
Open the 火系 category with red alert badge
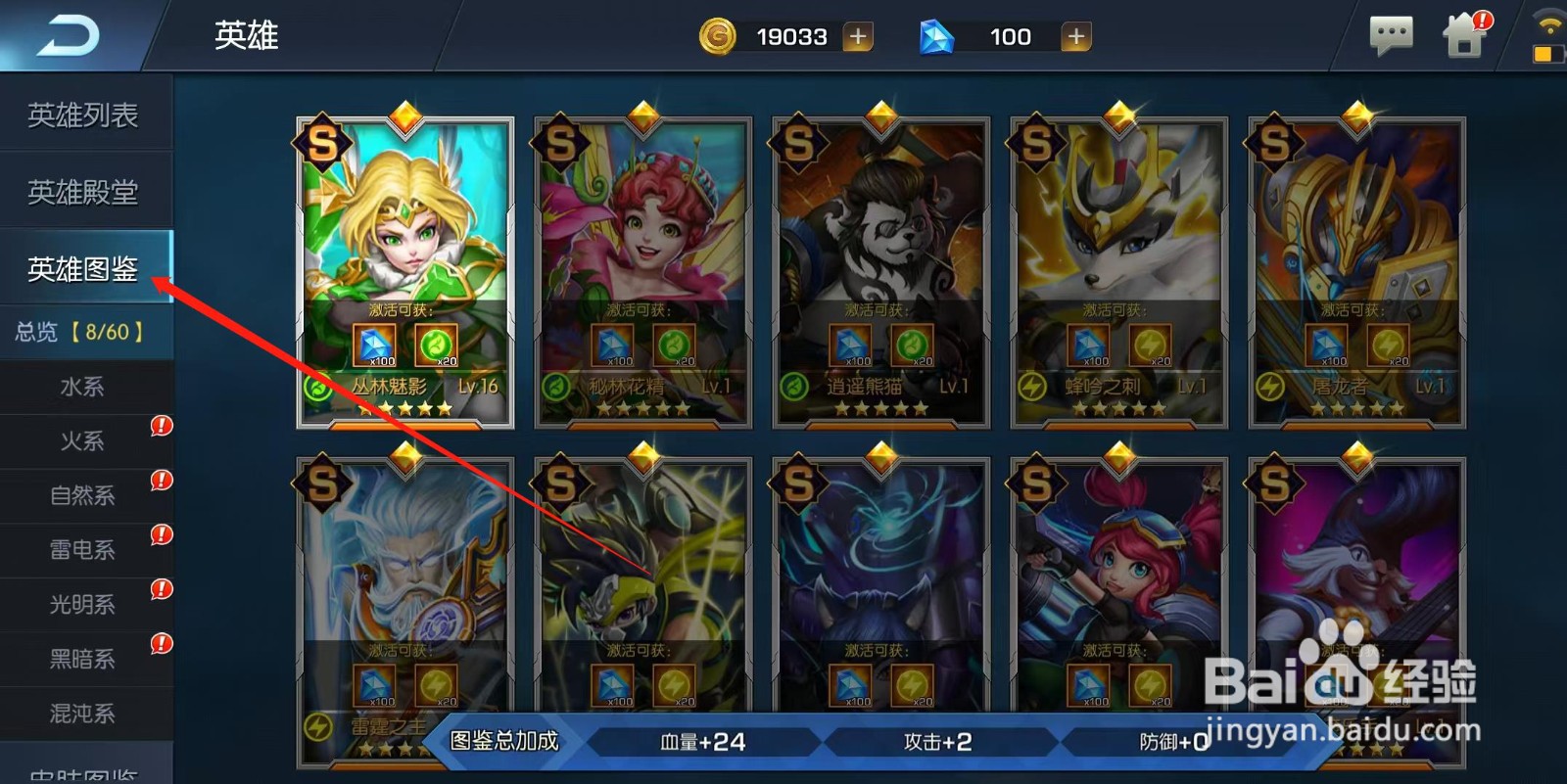(x=84, y=441)
